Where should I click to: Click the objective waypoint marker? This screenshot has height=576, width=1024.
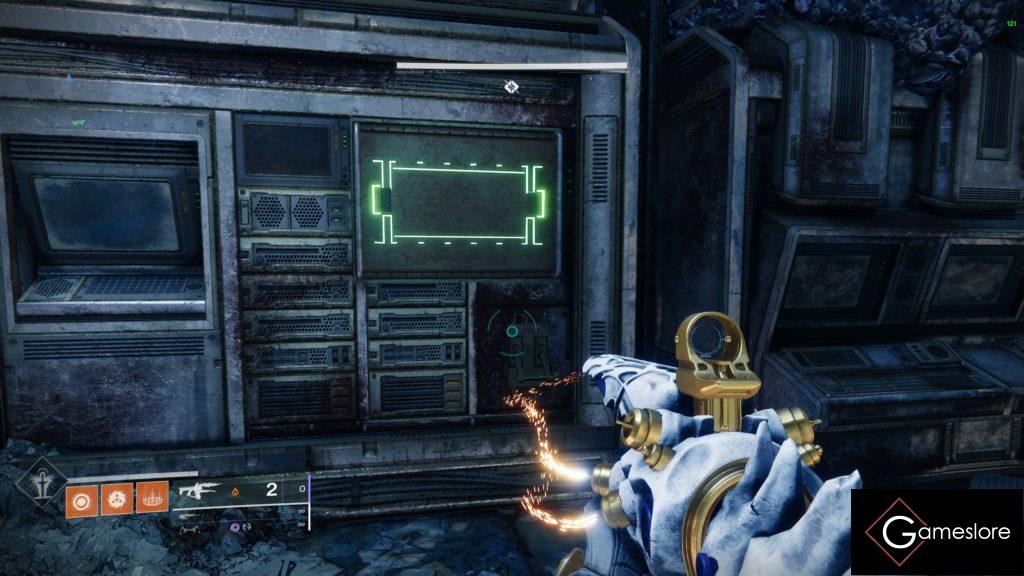[x=511, y=87]
